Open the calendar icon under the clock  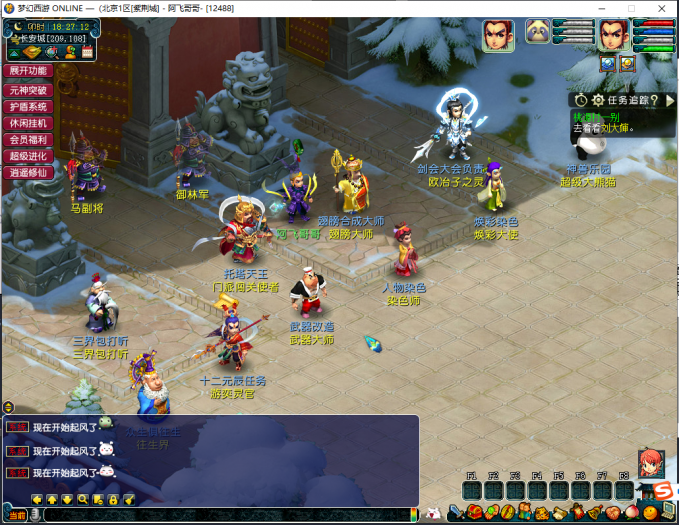(x=87, y=51)
